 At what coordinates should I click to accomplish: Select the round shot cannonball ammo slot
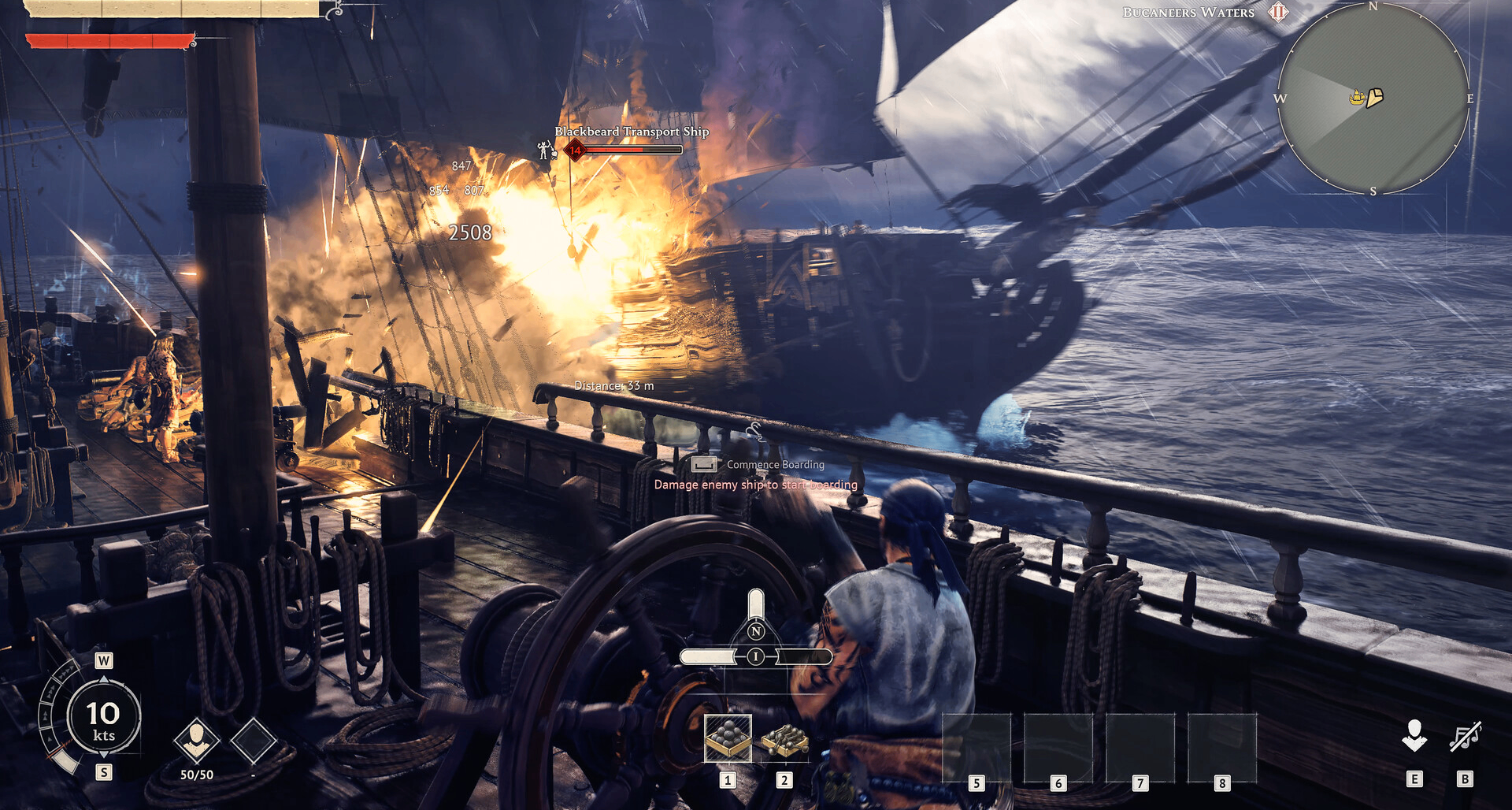click(728, 738)
